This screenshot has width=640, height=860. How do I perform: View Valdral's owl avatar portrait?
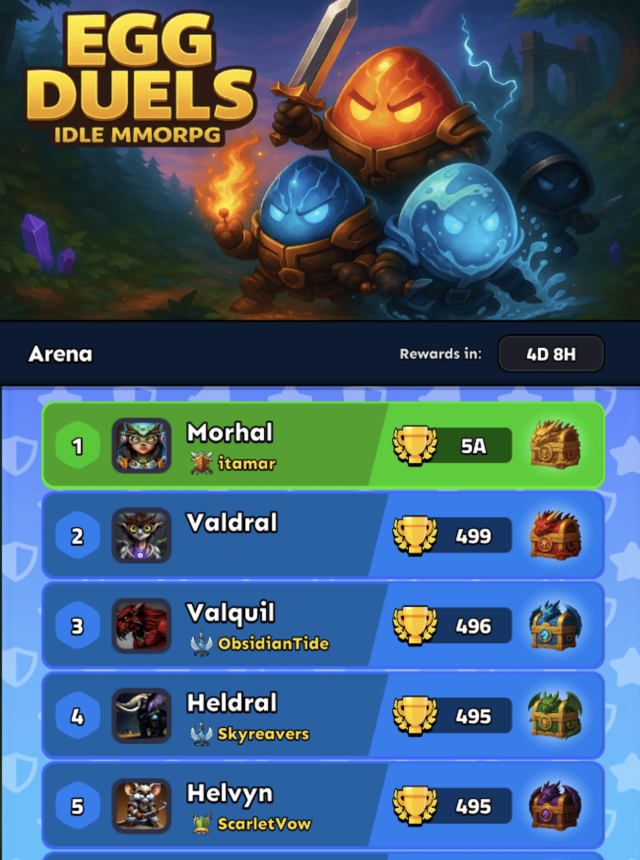[x=141, y=536]
